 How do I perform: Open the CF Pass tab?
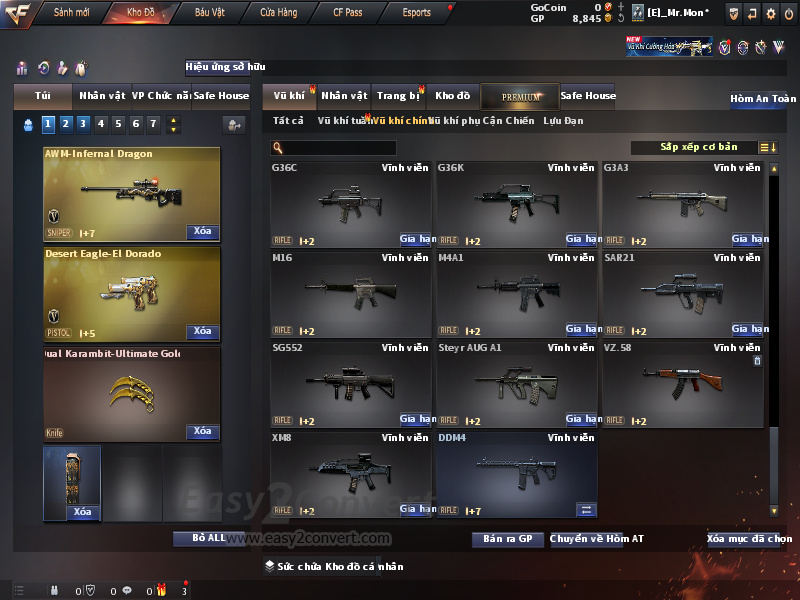[x=349, y=12]
